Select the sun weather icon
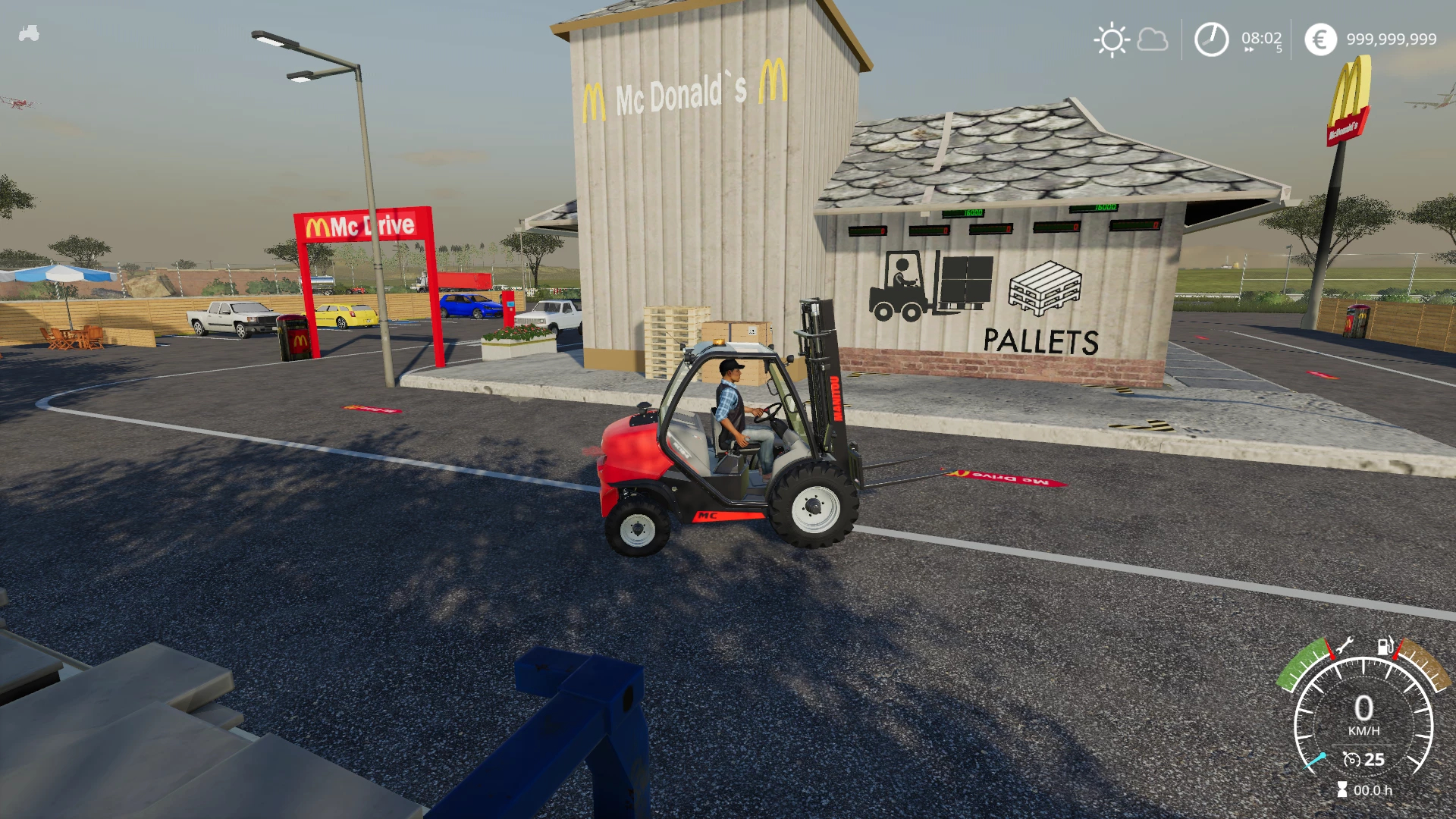The height and width of the screenshot is (819, 1456). 1112,39
